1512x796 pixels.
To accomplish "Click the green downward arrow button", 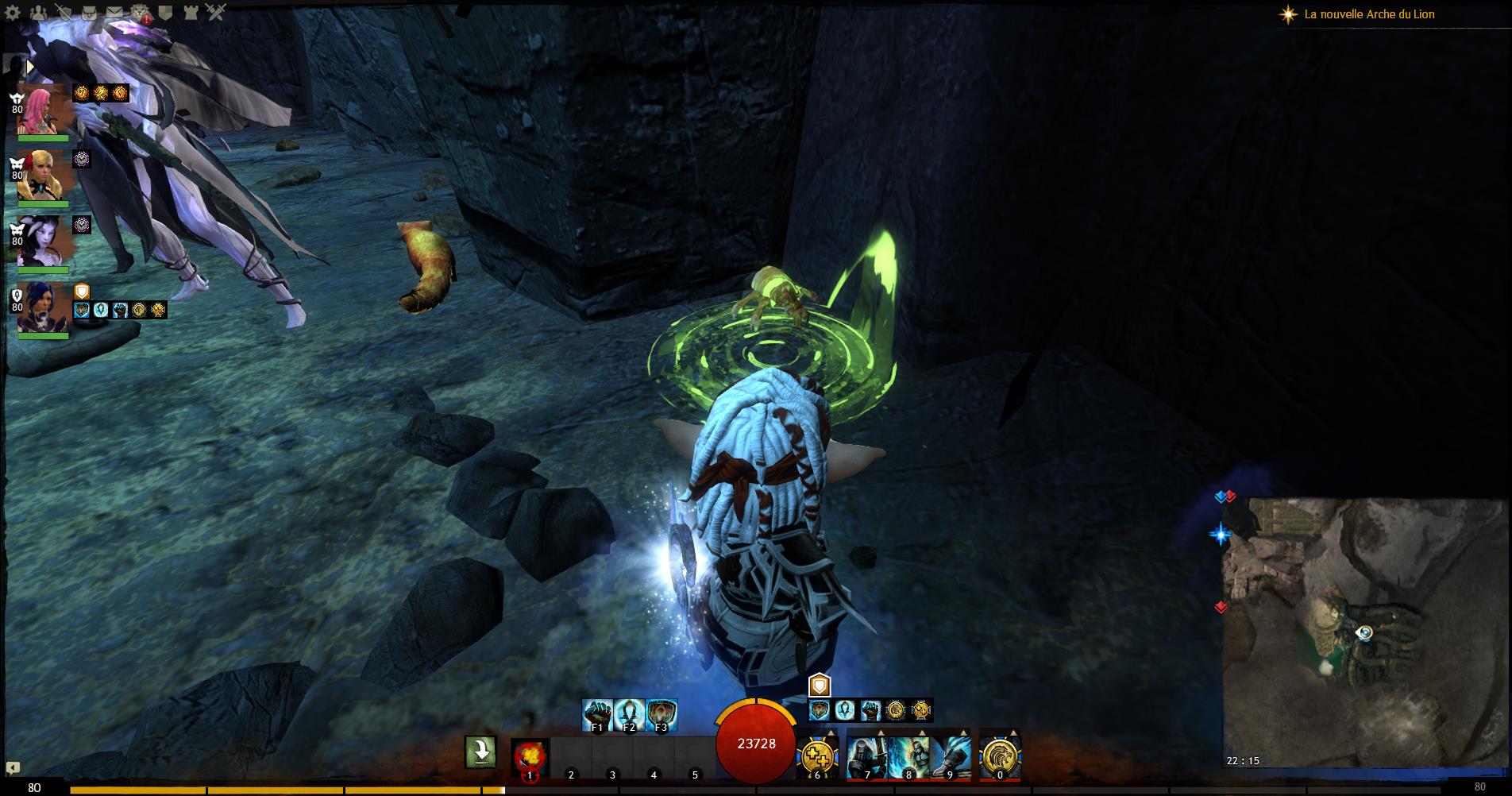I will [x=481, y=752].
